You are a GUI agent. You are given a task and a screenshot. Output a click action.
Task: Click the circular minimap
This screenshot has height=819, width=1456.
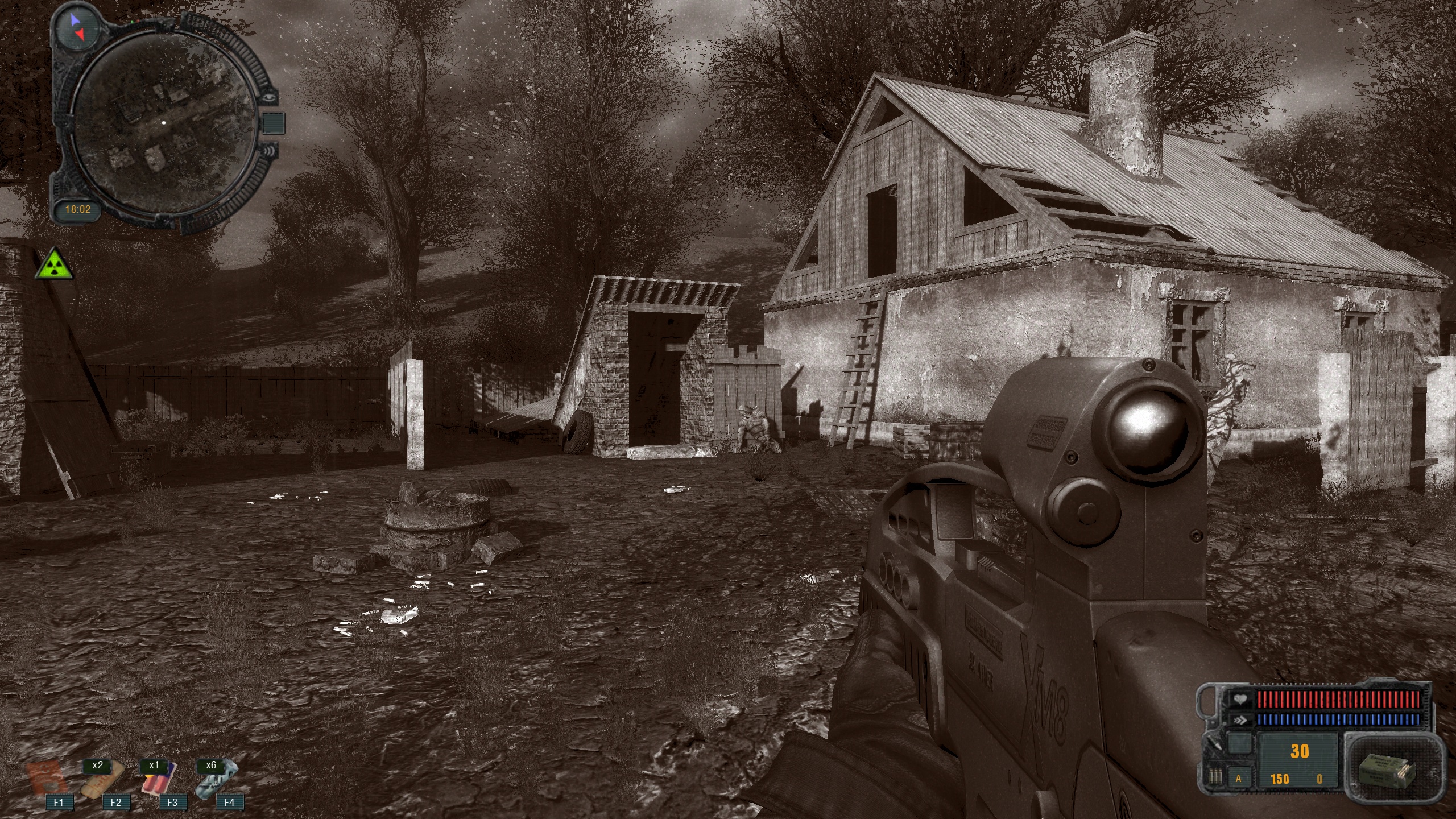click(164, 123)
